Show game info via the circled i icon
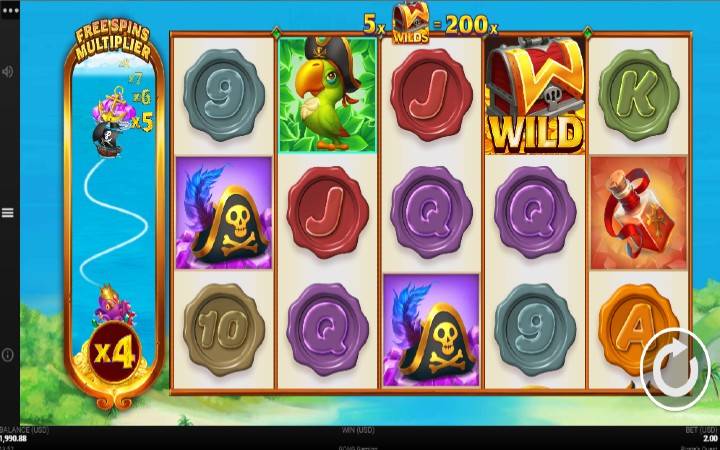720x450 pixels. 8,355
